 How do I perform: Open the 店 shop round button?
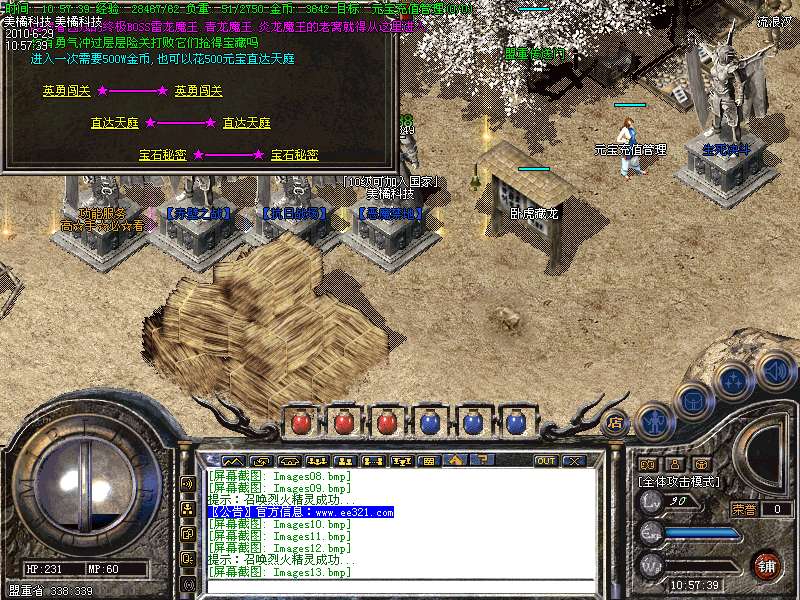click(616, 422)
